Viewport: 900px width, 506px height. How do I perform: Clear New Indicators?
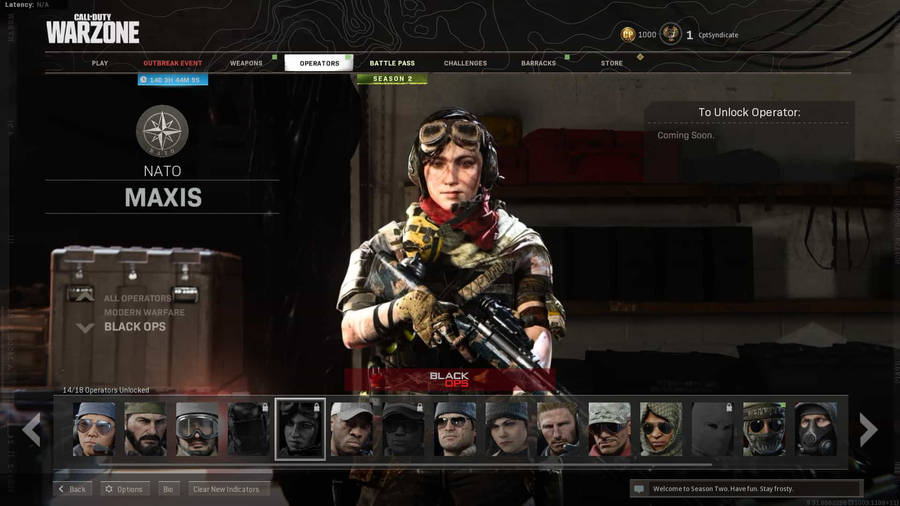click(226, 489)
